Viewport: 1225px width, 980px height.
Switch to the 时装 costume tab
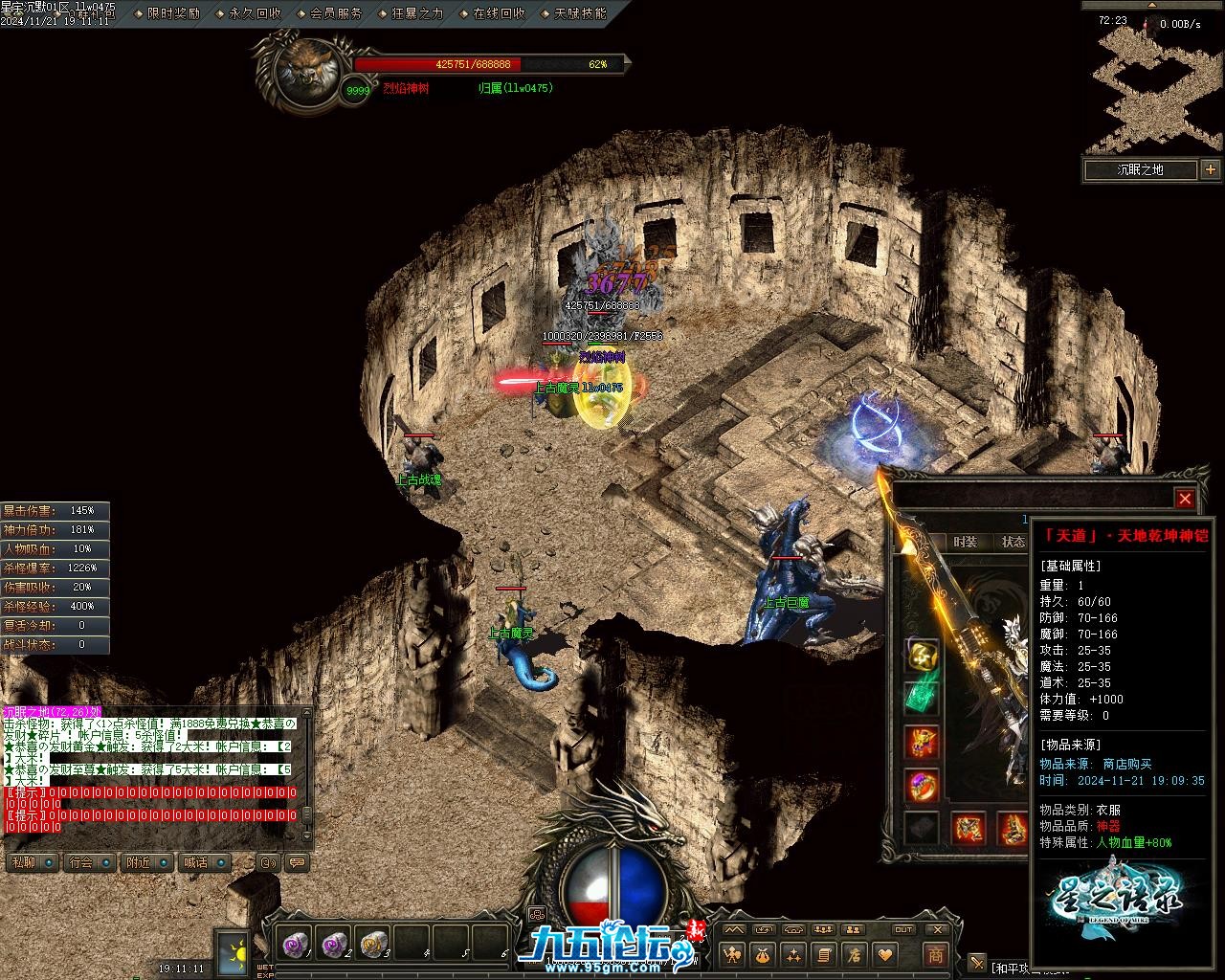click(965, 542)
